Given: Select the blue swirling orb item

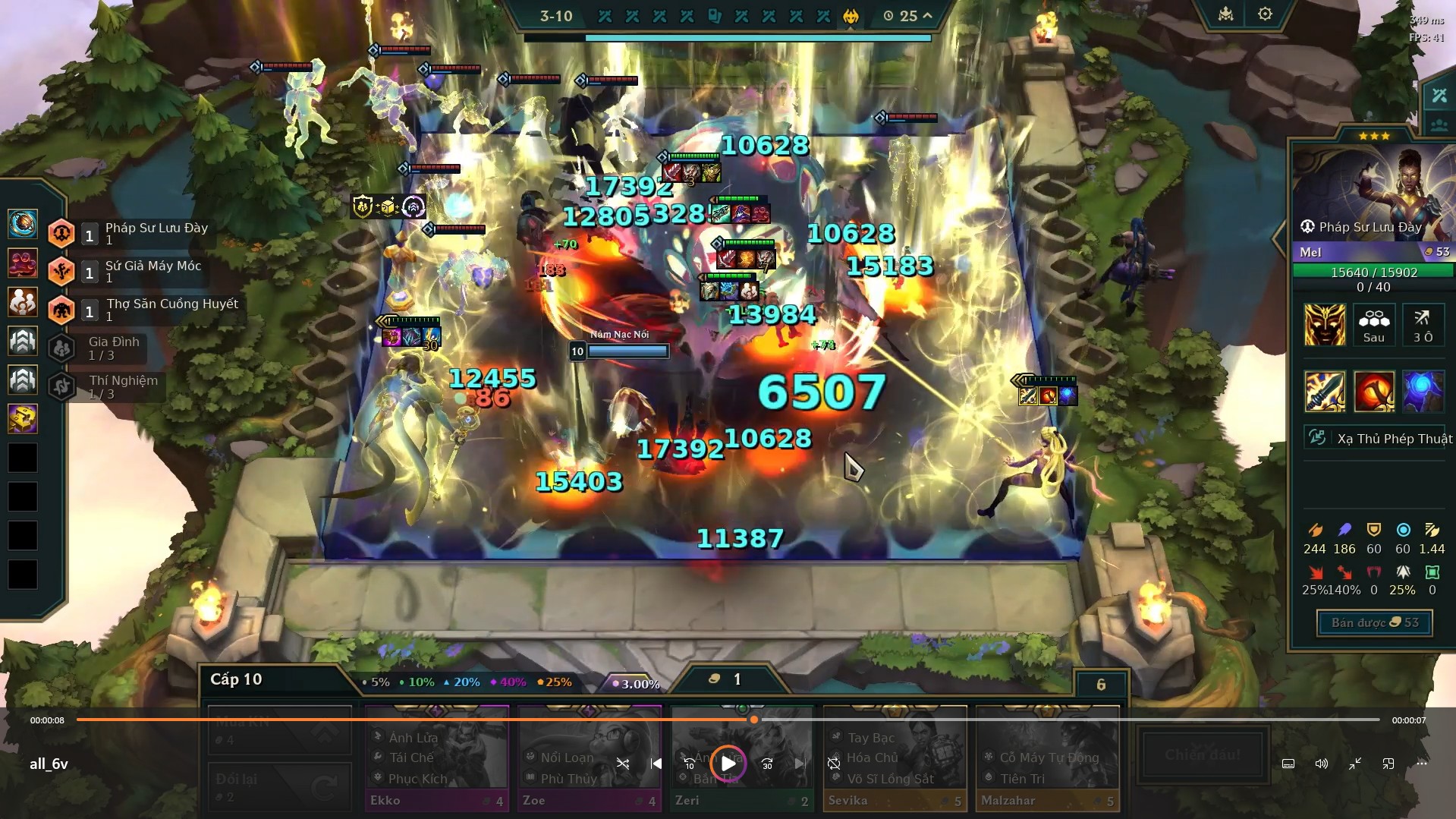Looking at the screenshot, I should click(1423, 392).
